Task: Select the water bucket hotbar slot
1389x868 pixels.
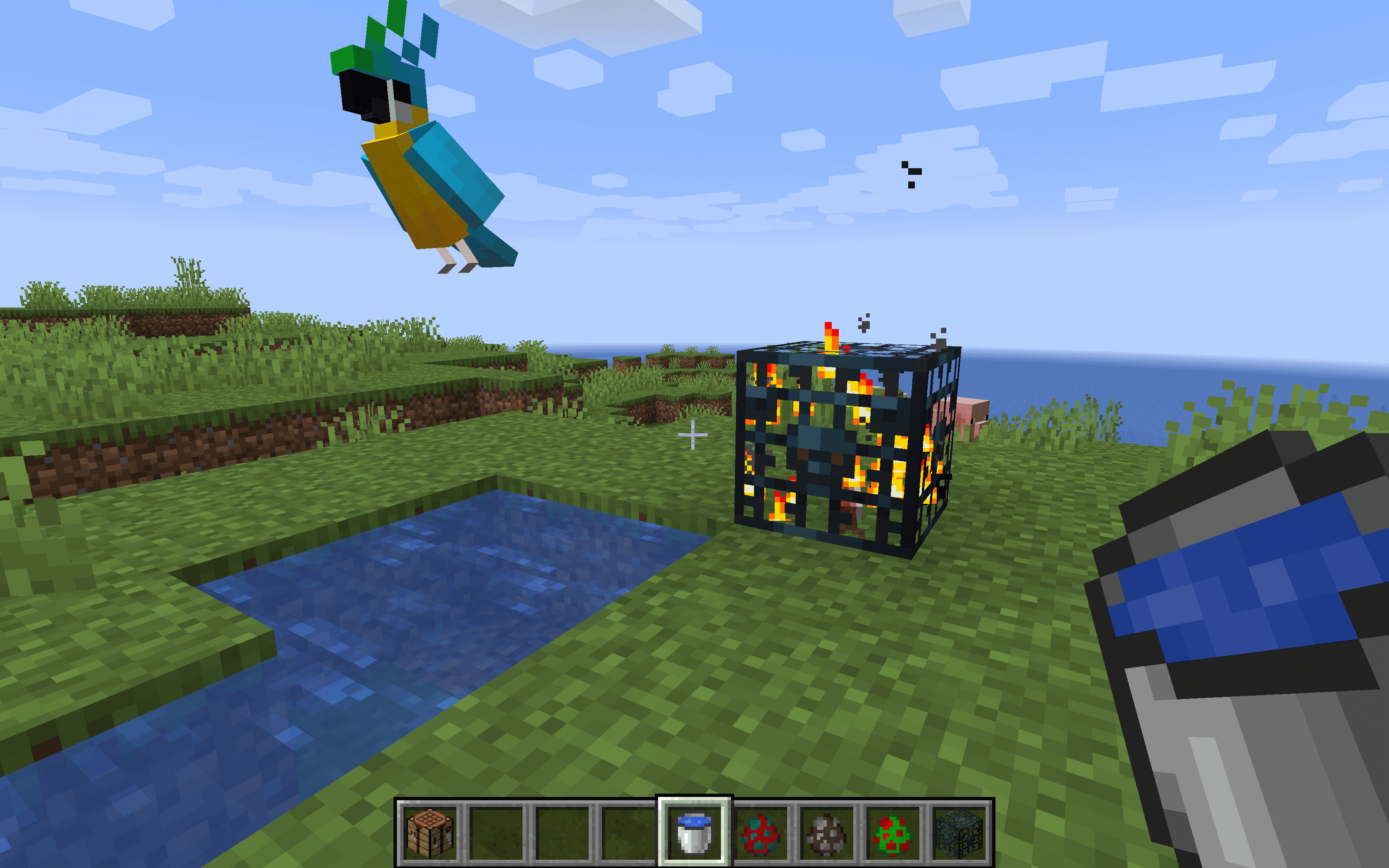Action: coord(694,832)
